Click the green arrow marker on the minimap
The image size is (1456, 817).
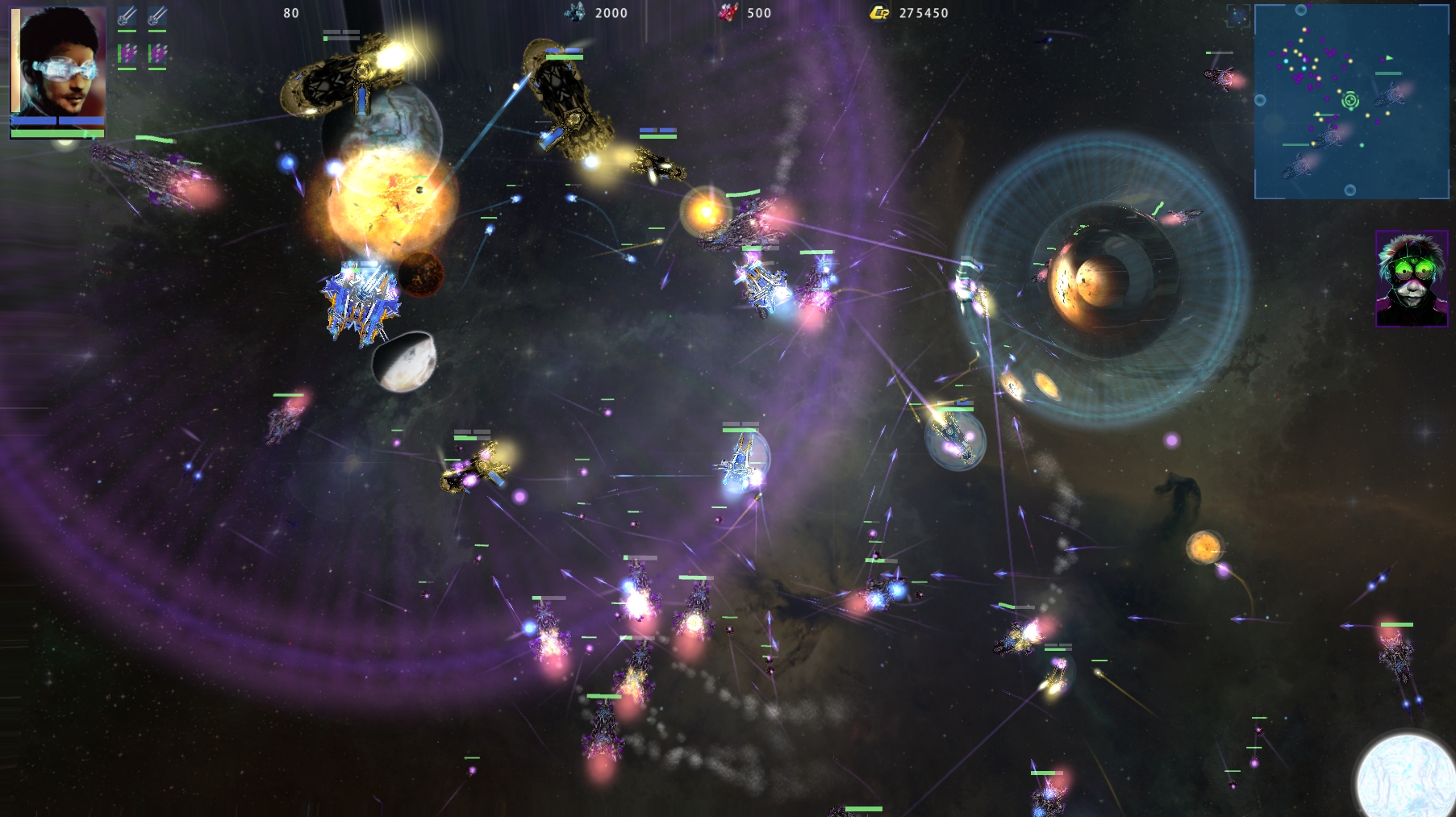[x=1389, y=58]
